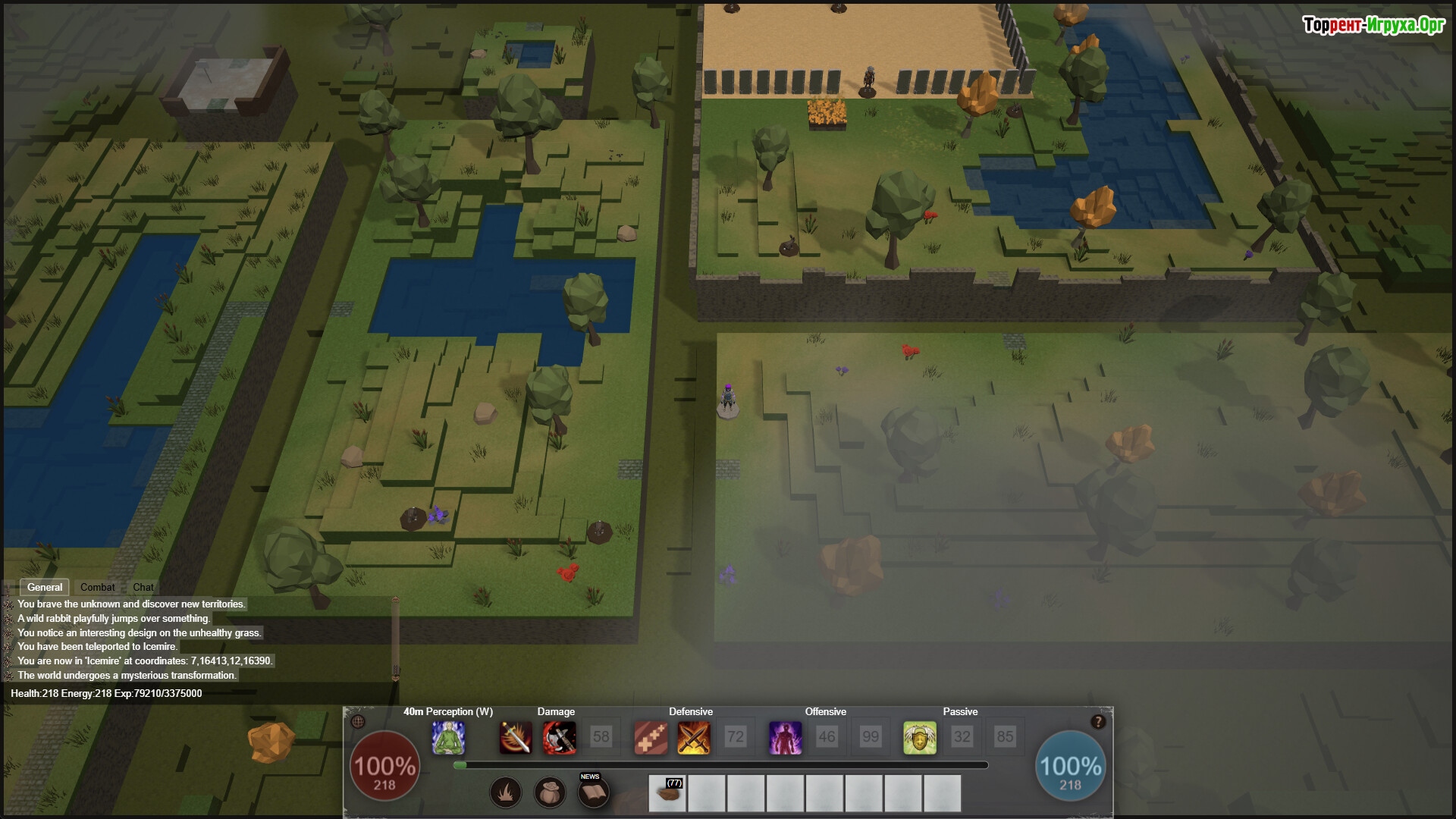This screenshot has height=819, width=1456.
Task: Open the inventory bag
Action: [550, 793]
